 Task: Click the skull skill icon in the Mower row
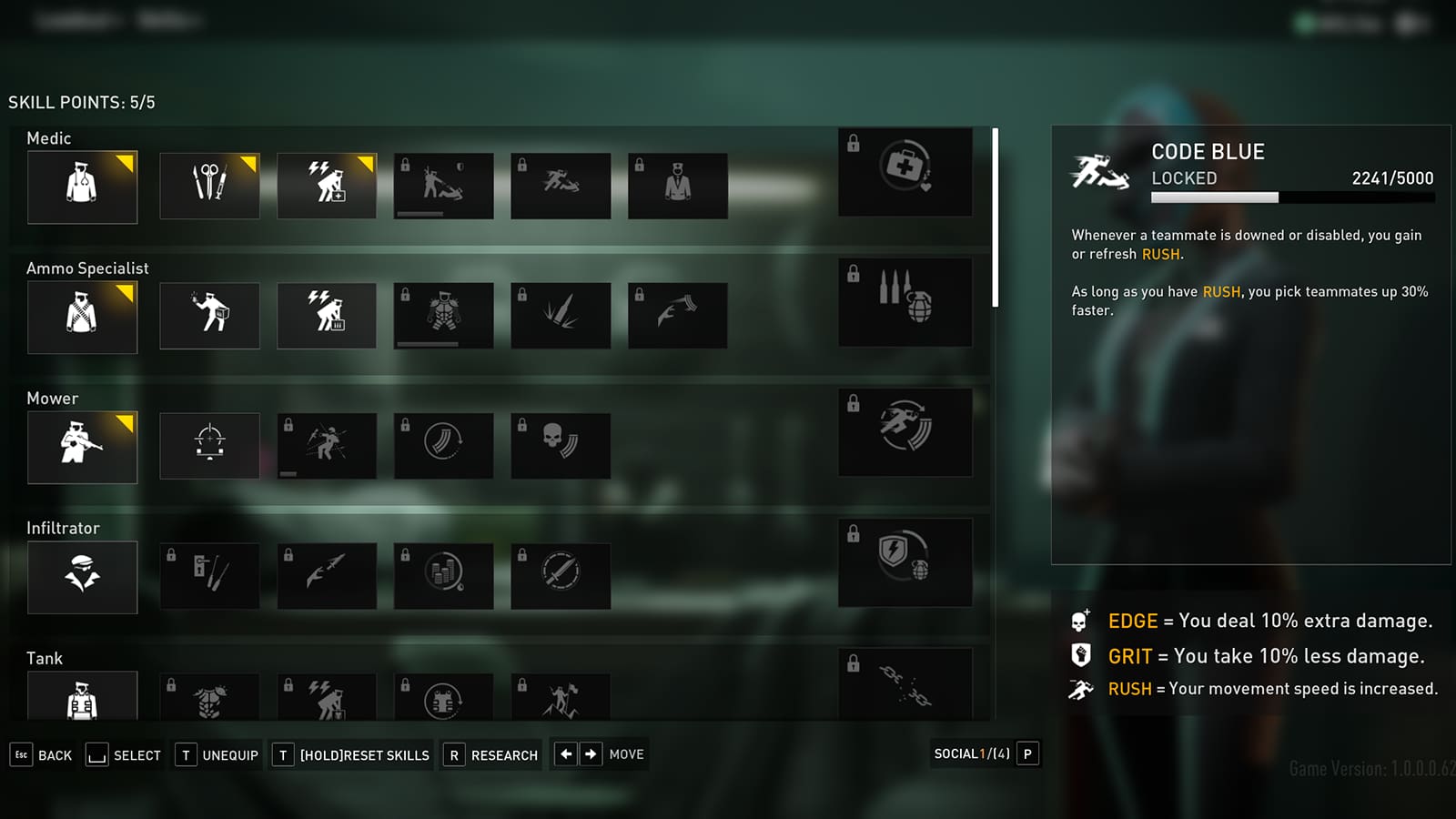[x=561, y=445]
